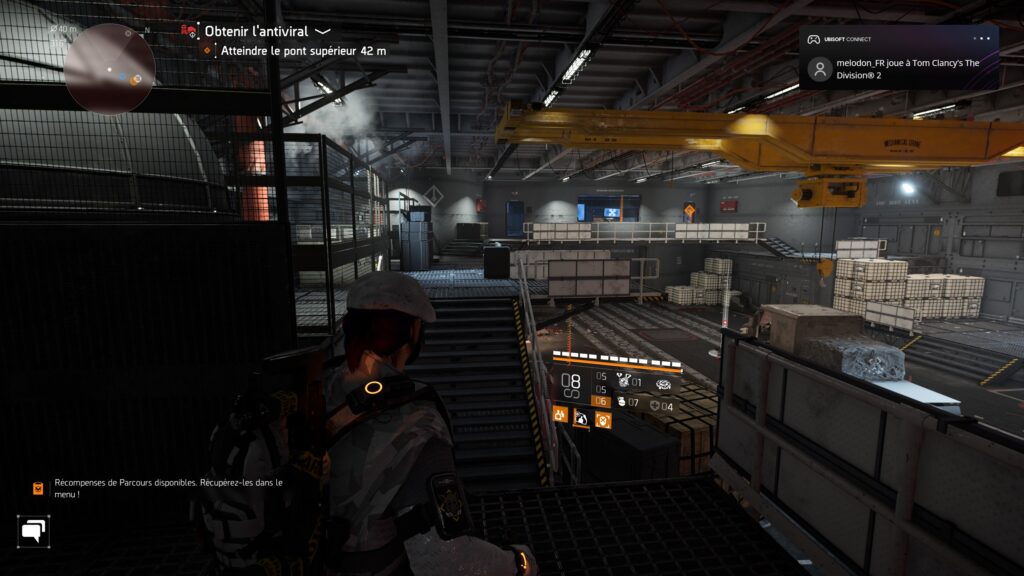Open the chat bubble icon
The width and height of the screenshot is (1024, 576).
click(x=33, y=530)
